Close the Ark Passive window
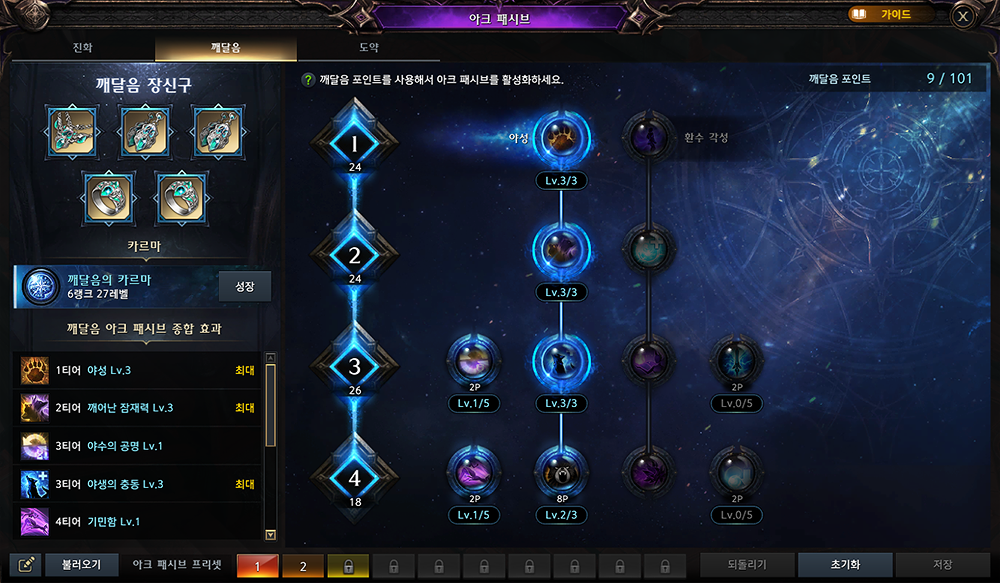Image resolution: width=1000 pixels, height=583 pixels. [962, 16]
